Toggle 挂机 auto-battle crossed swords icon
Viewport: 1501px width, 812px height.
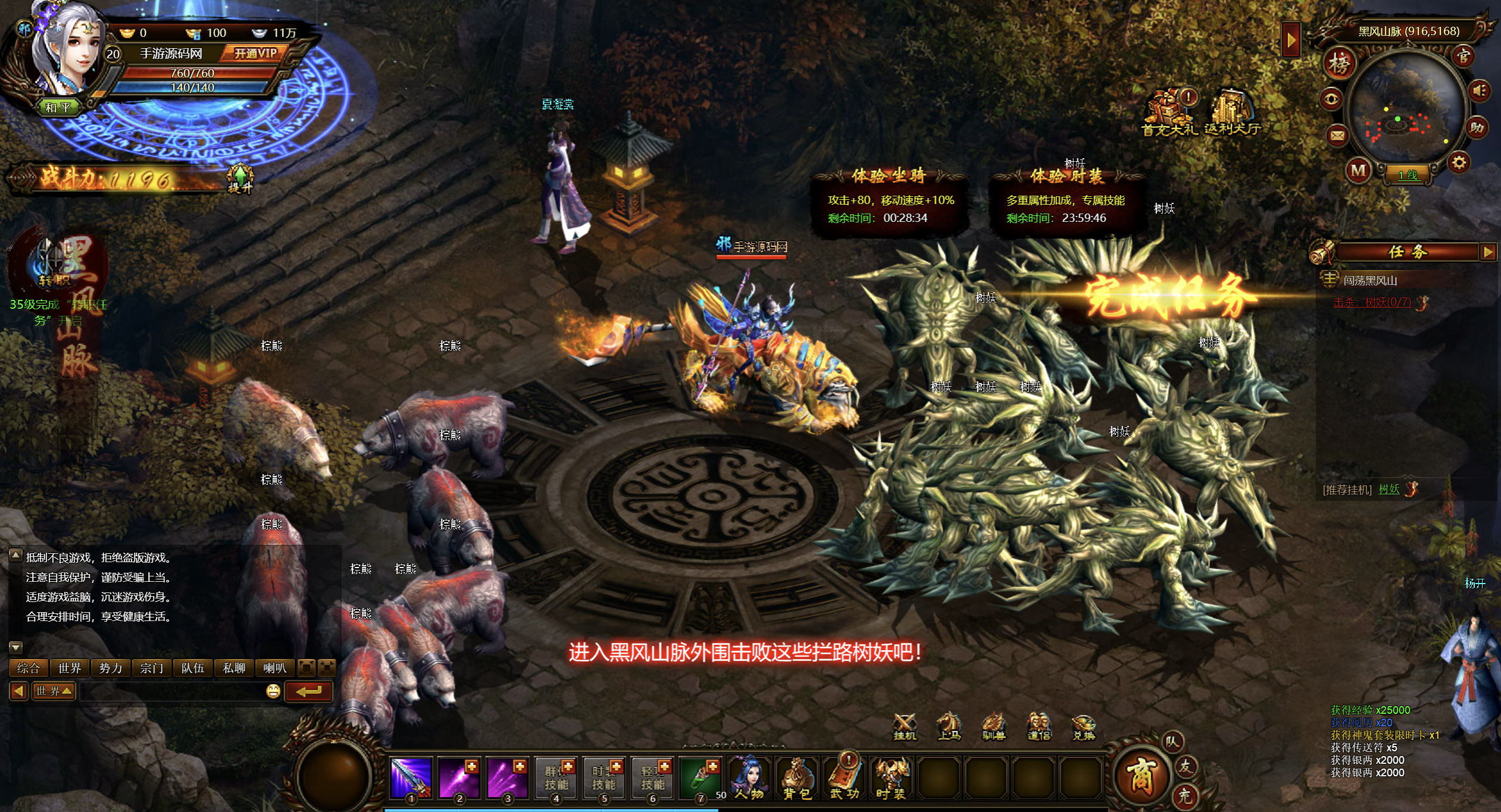[x=905, y=726]
